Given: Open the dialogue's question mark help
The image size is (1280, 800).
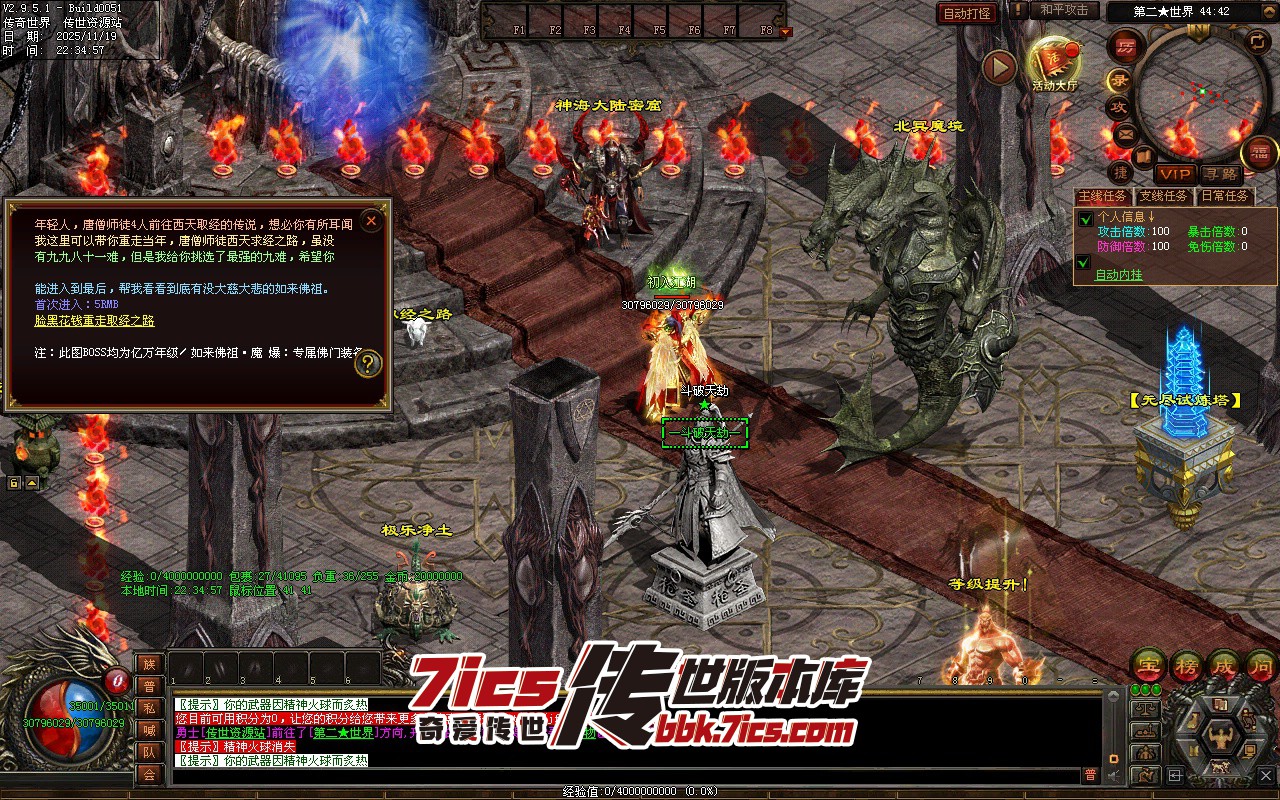Looking at the screenshot, I should pos(369,364).
